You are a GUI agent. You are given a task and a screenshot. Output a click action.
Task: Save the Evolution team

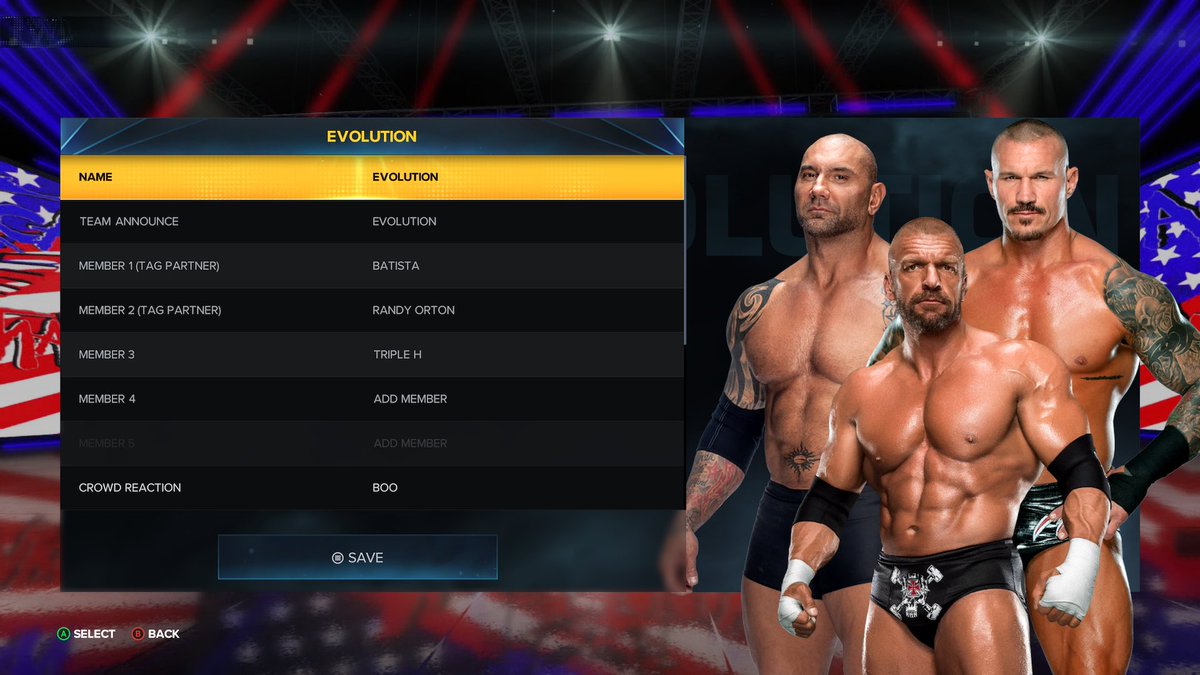357,557
